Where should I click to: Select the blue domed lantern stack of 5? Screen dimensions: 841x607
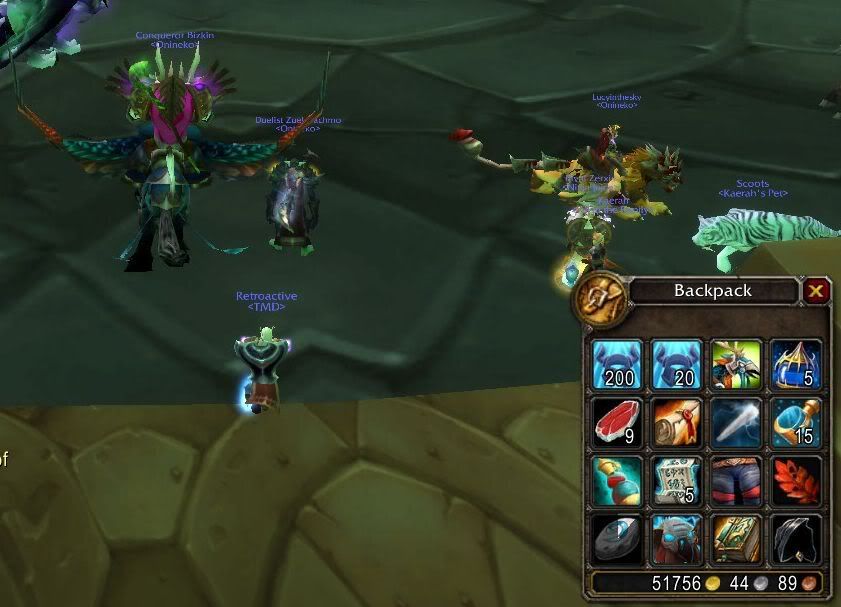796,364
